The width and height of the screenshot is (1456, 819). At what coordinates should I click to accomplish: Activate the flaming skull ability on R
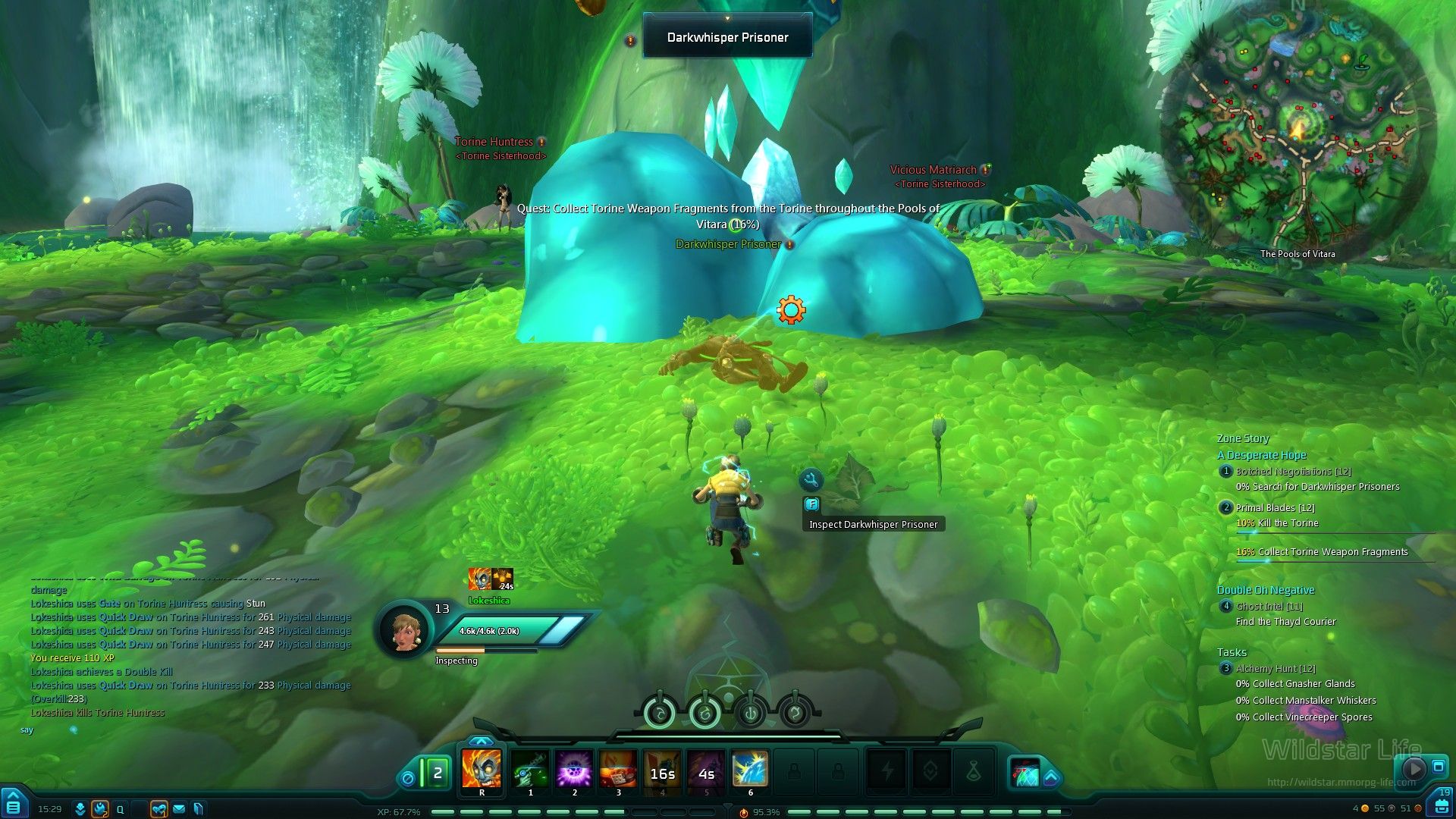pyautogui.click(x=482, y=769)
